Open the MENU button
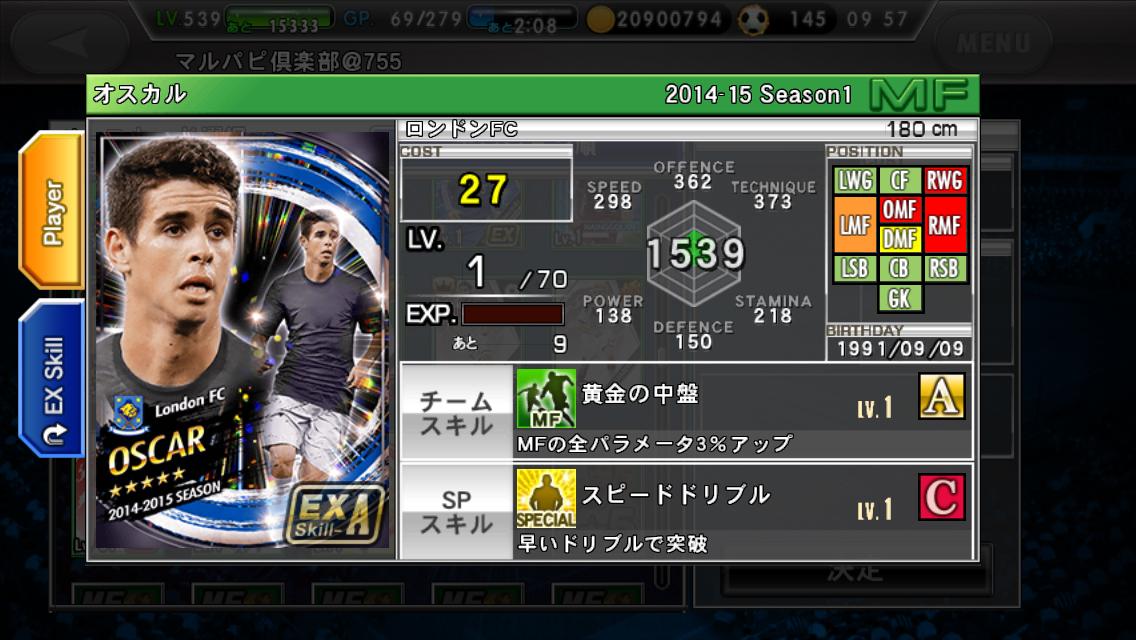 992,43
